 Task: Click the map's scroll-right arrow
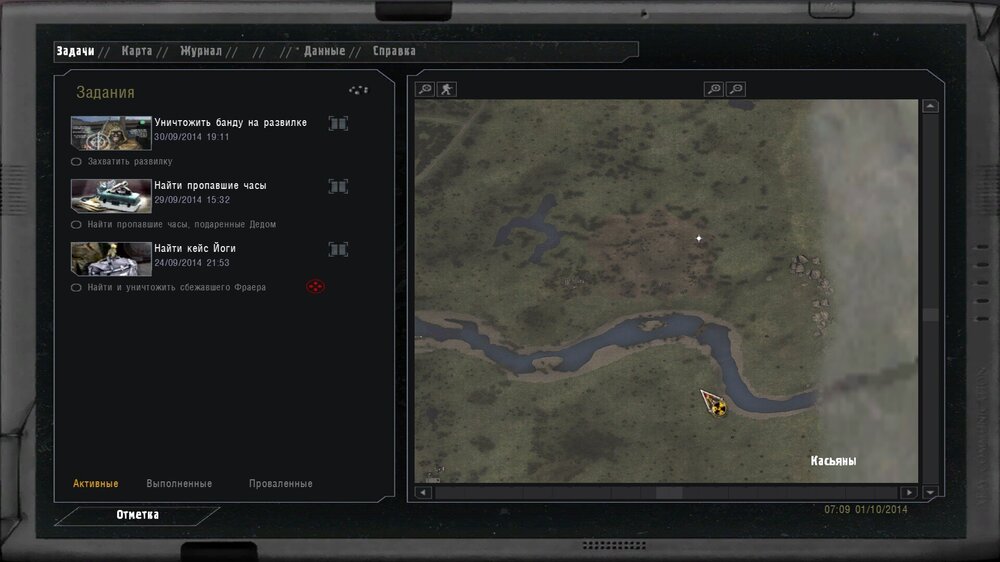point(908,492)
